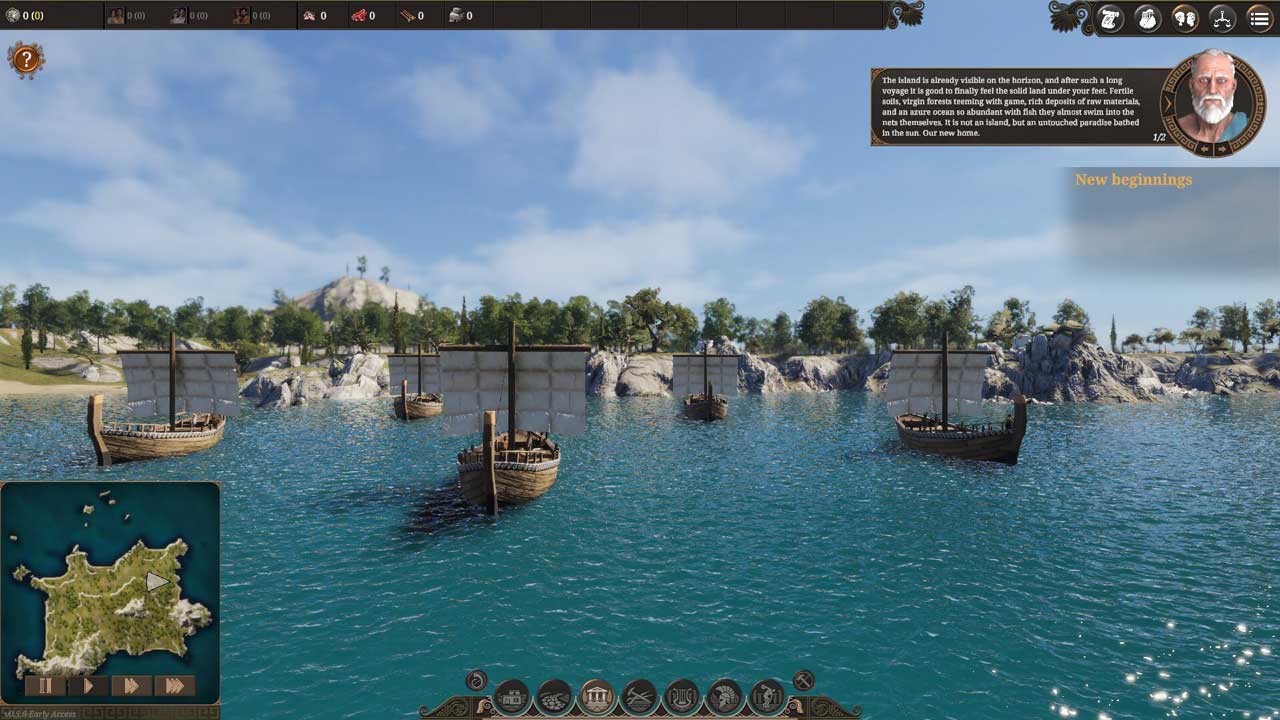Open the balance scales panel
Screen dimensions: 1280x720
pos(1222,18)
